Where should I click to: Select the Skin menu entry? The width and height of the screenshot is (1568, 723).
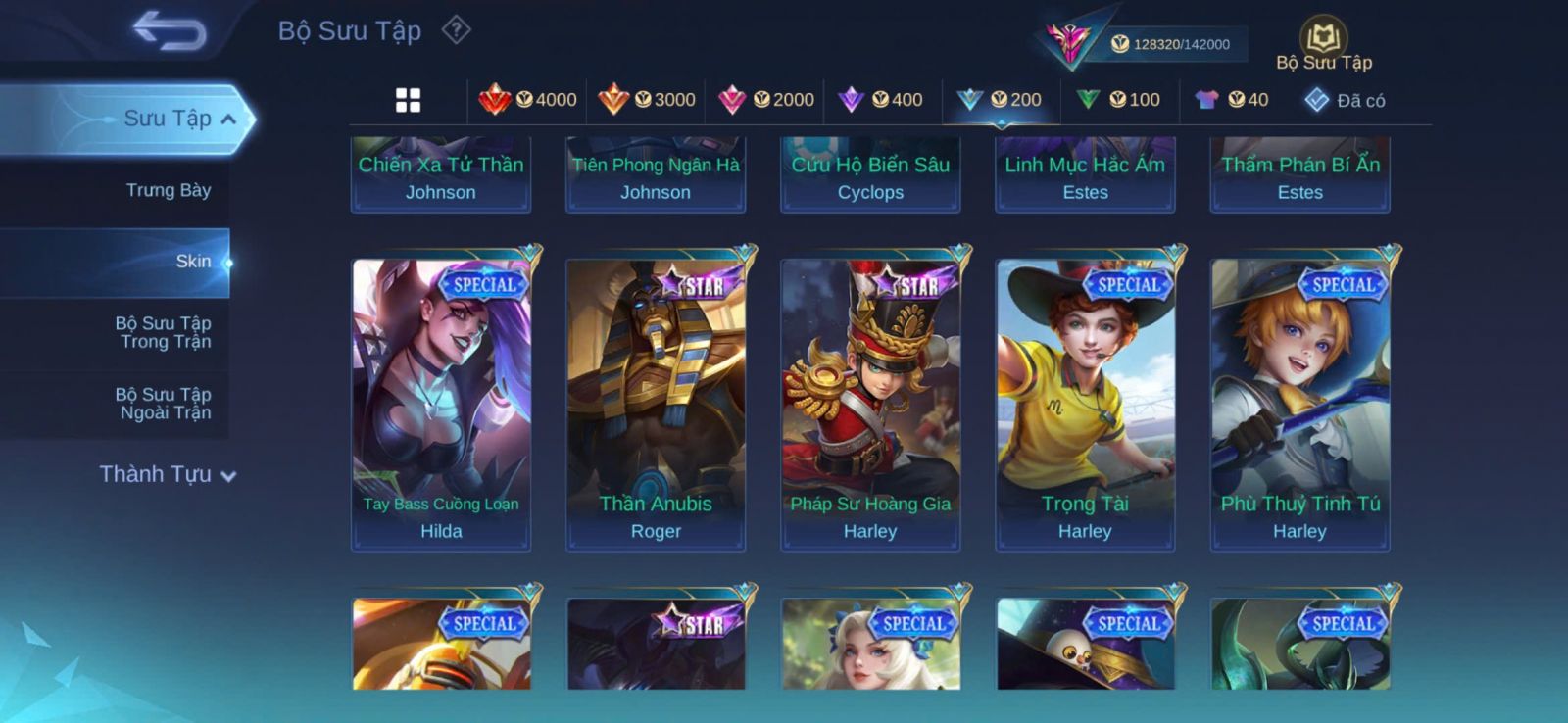click(x=193, y=262)
